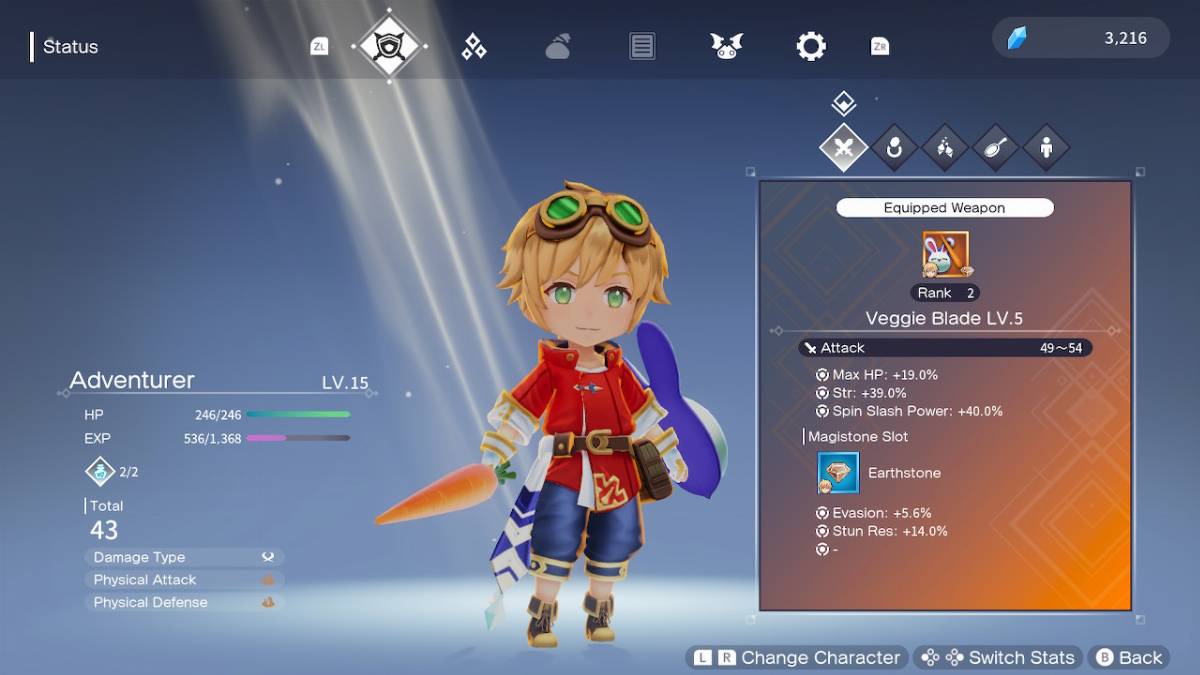Select the Damage Type stat row
The height and width of the screenshot is (675, 1200).
pos(184,557)
